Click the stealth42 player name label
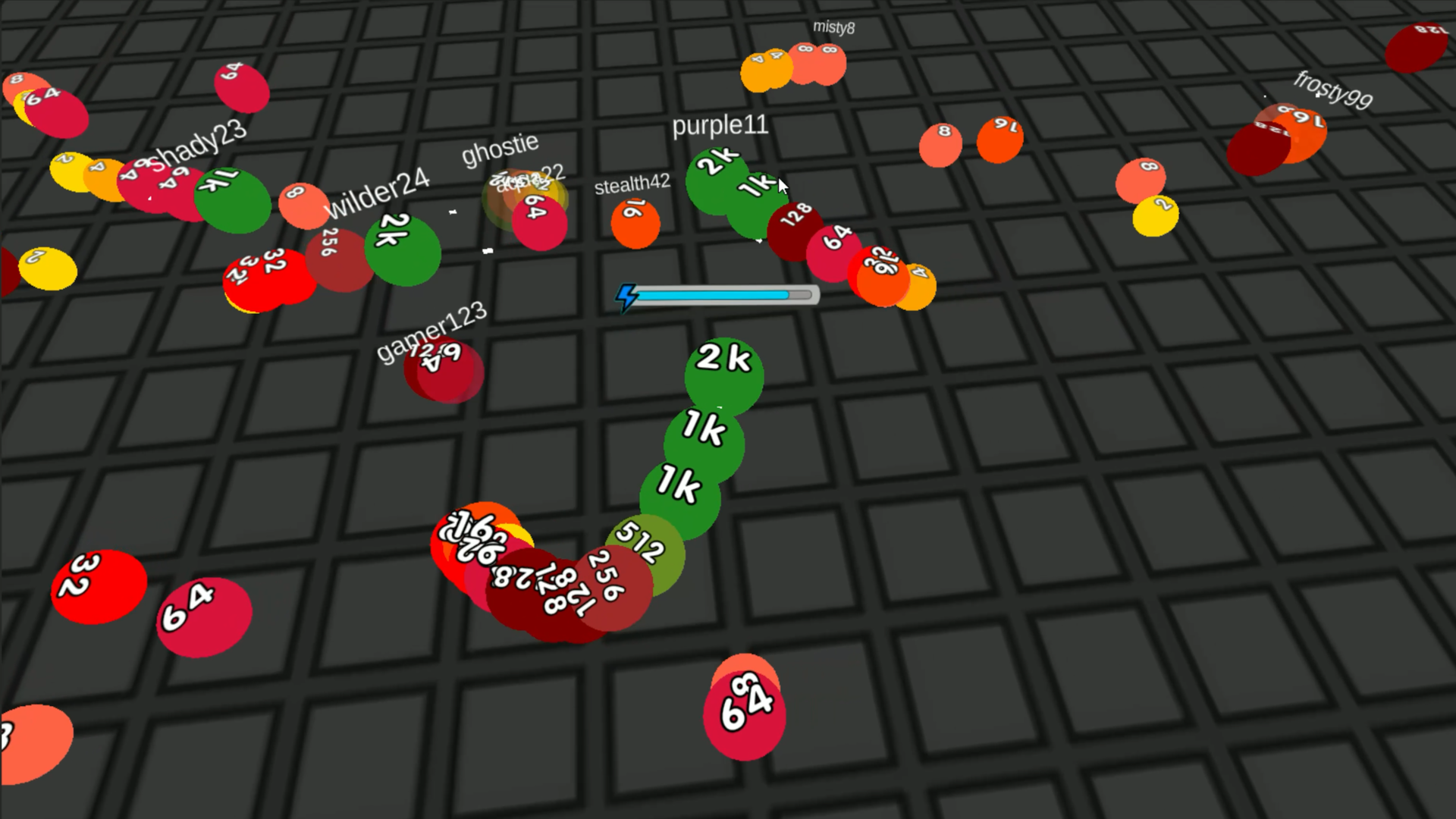Viewport: 1456px width, 819px height. [x=632, y=184]
